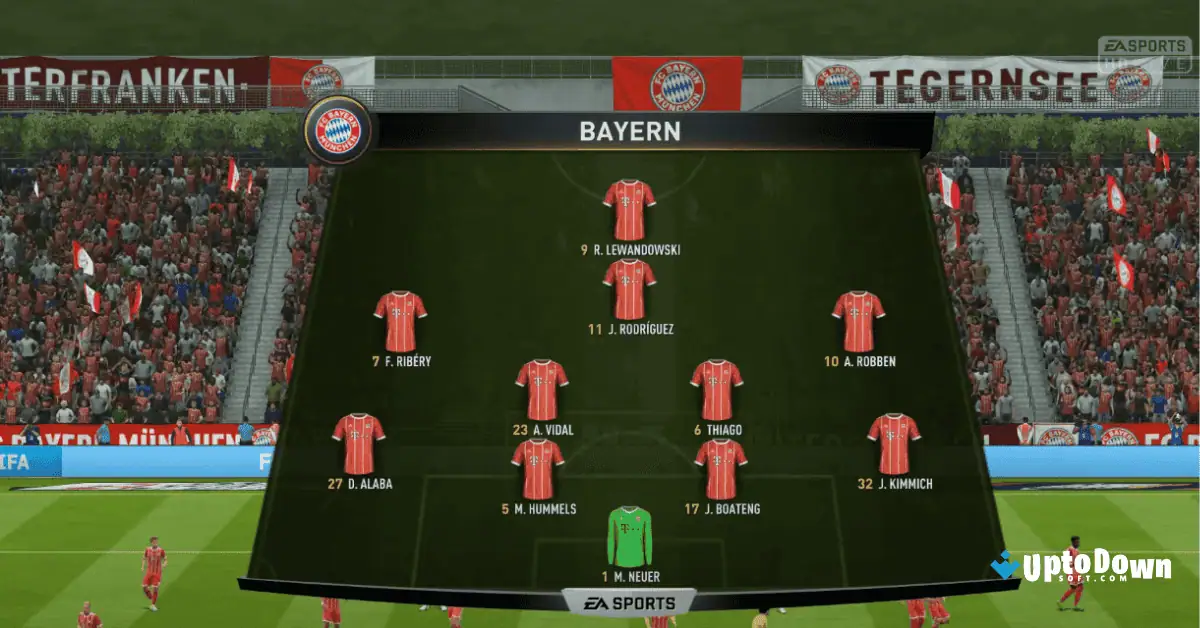
Task: Choose Thiago's number 6 shirt
Action: [716, 389]
